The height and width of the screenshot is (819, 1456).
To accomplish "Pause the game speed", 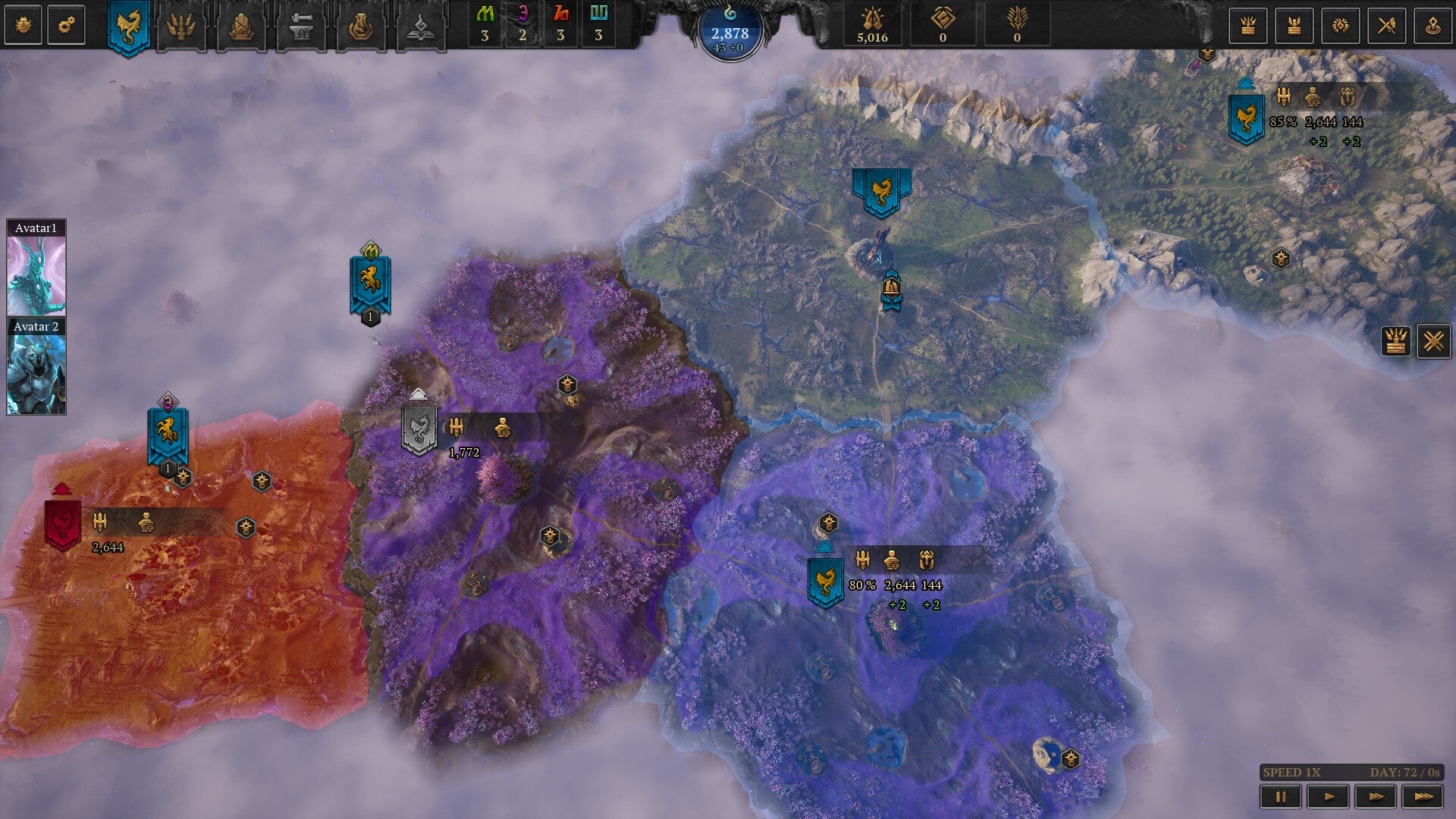I will [1281, 796].
